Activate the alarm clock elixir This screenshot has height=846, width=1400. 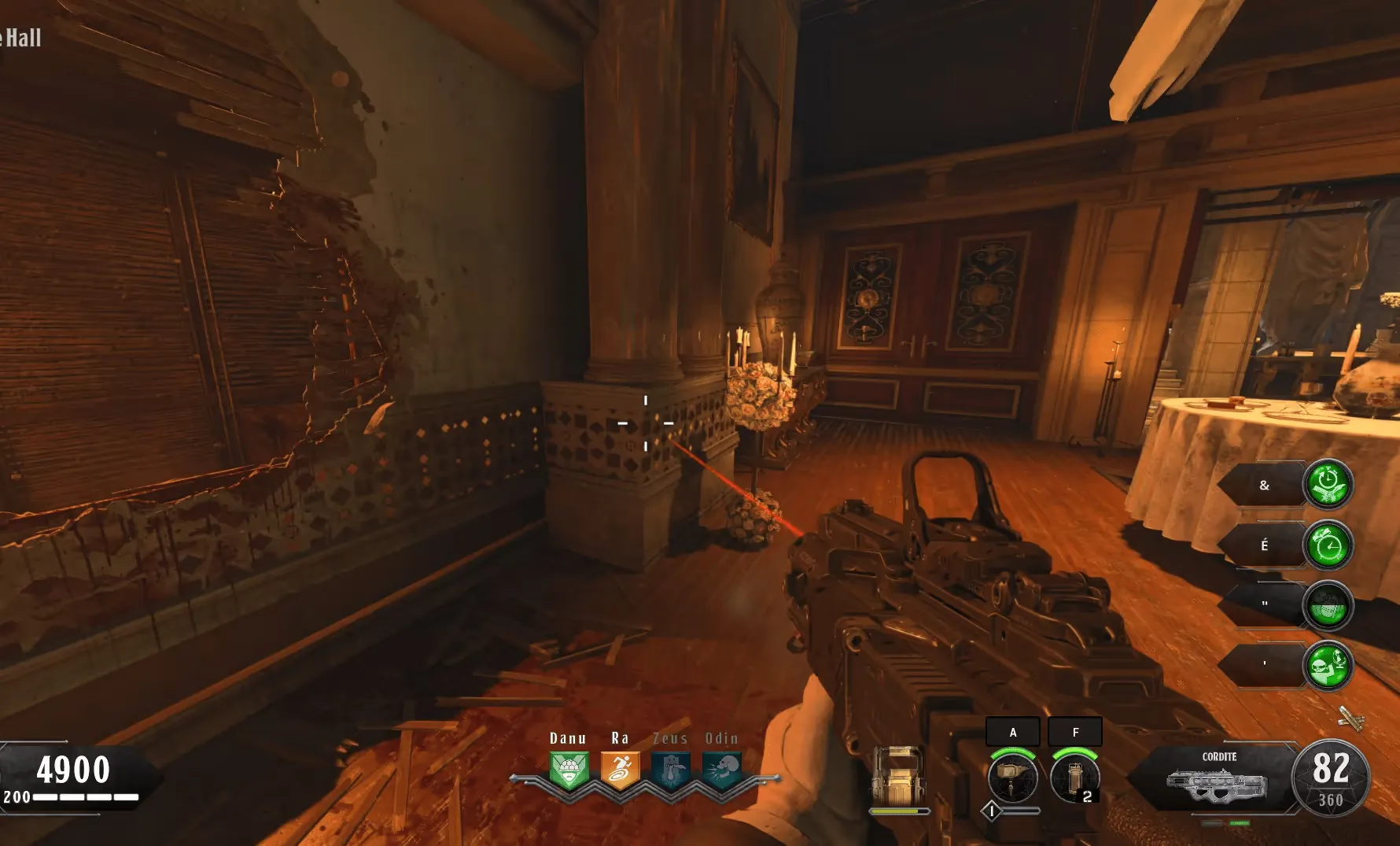(1328, 545)
